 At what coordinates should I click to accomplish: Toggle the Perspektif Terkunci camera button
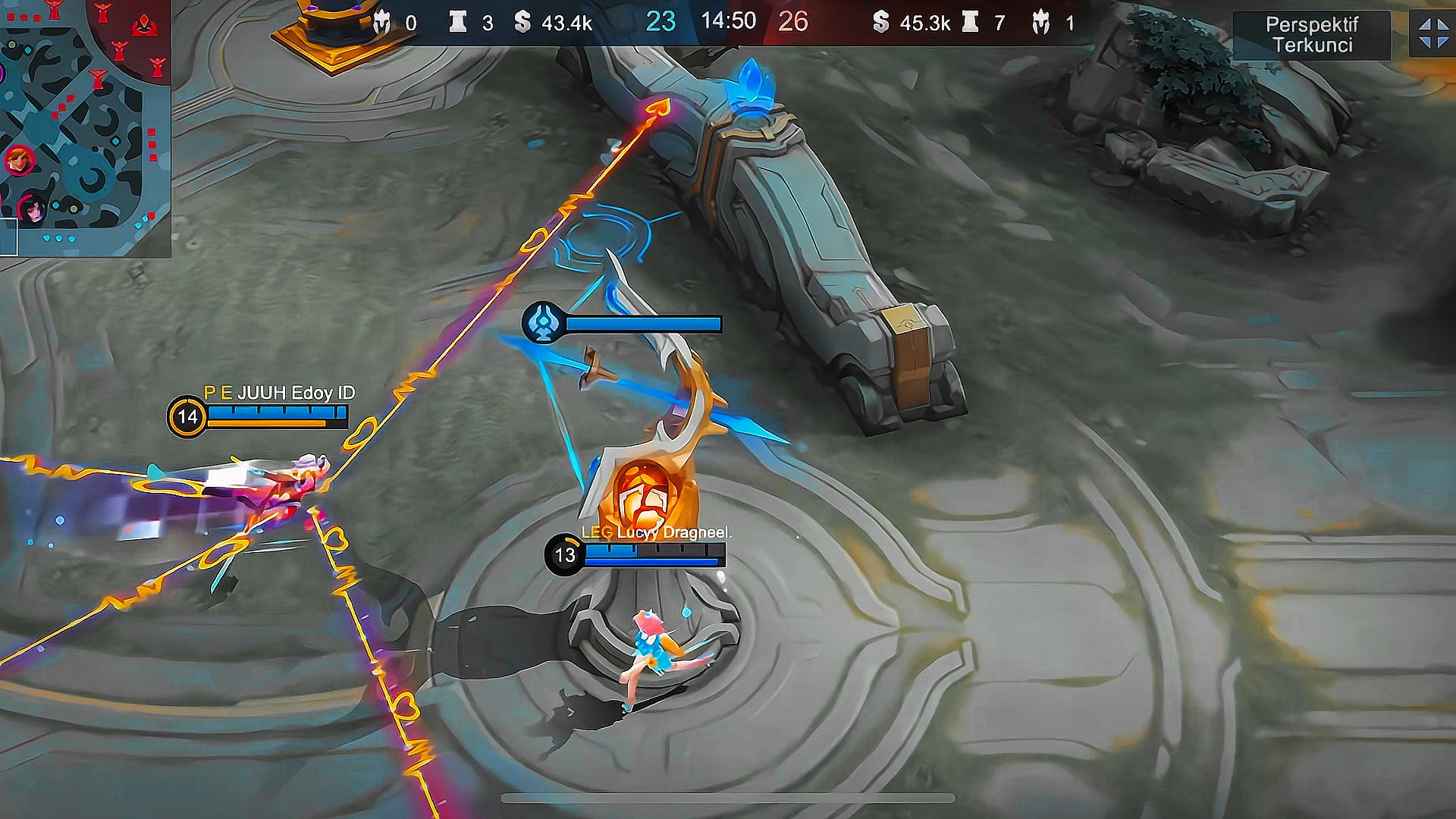click(1312, 35)
